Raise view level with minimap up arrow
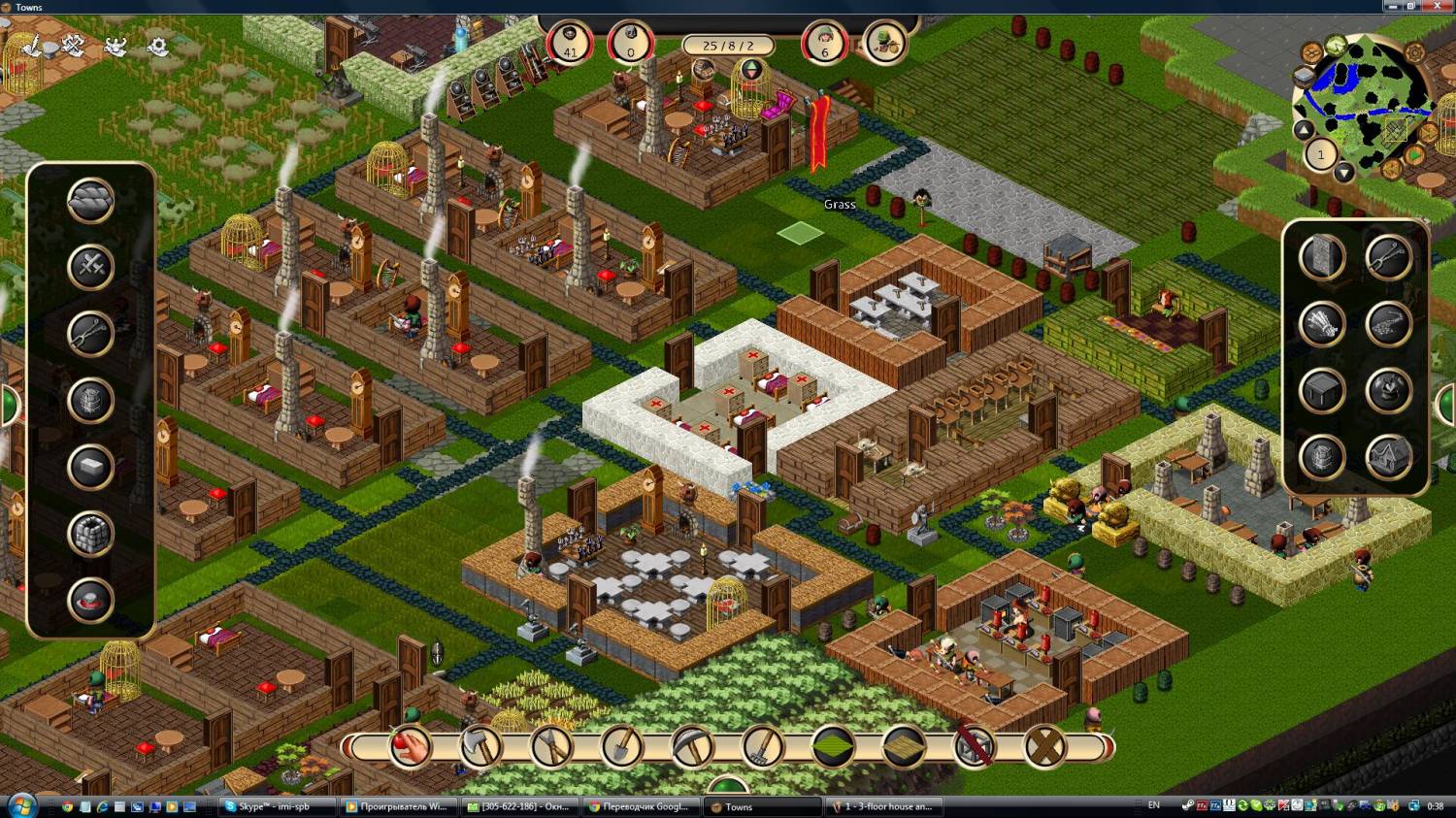 point(1304,130)
